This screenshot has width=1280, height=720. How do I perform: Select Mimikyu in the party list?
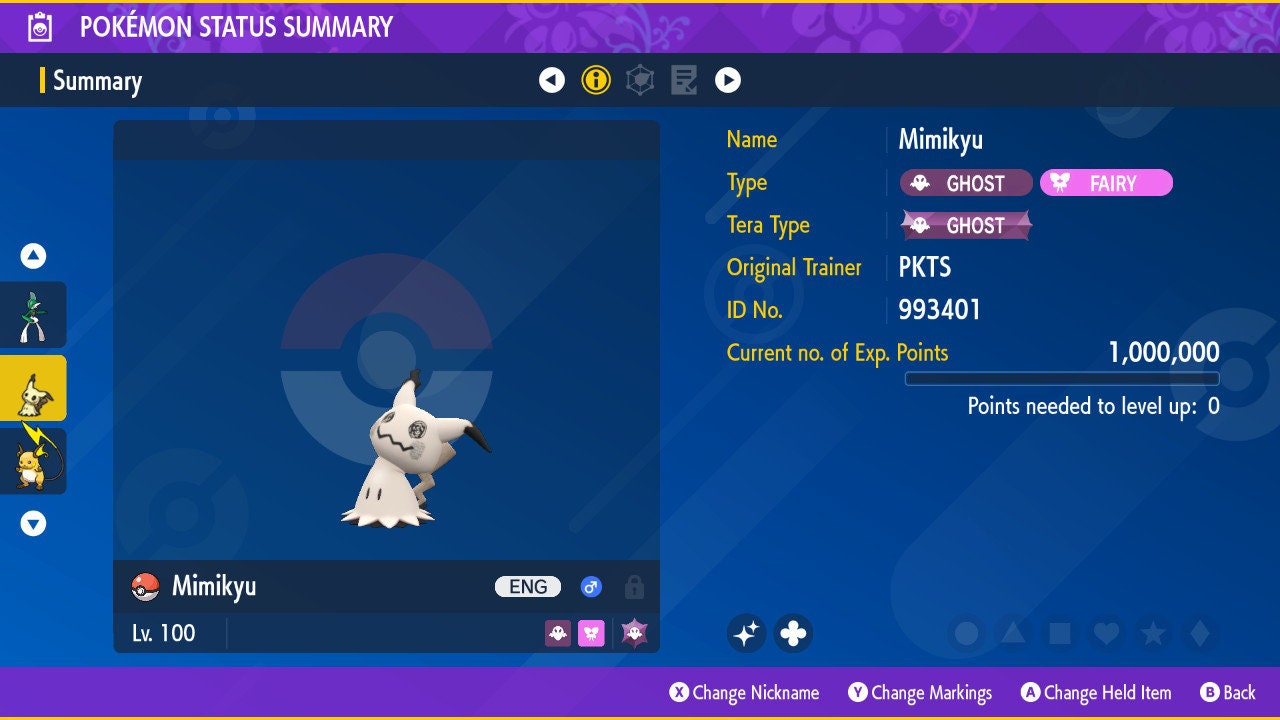33,388
